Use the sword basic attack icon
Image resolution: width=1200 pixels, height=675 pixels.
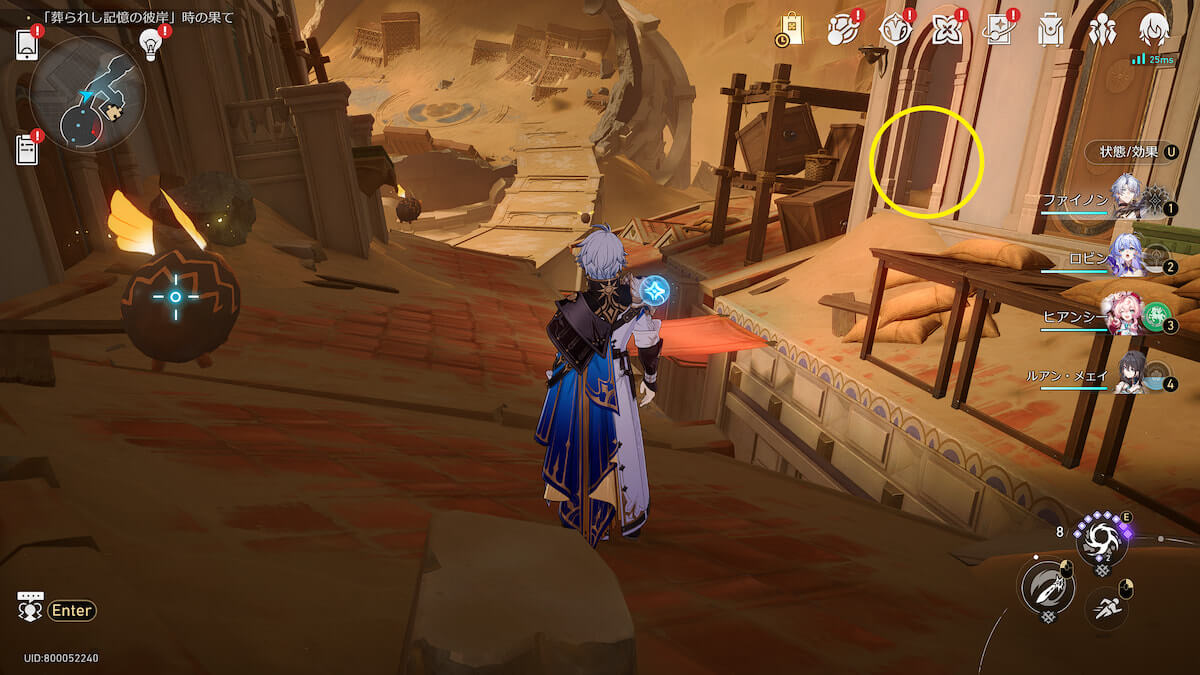pyautogui.click(x=1045, y=586)
